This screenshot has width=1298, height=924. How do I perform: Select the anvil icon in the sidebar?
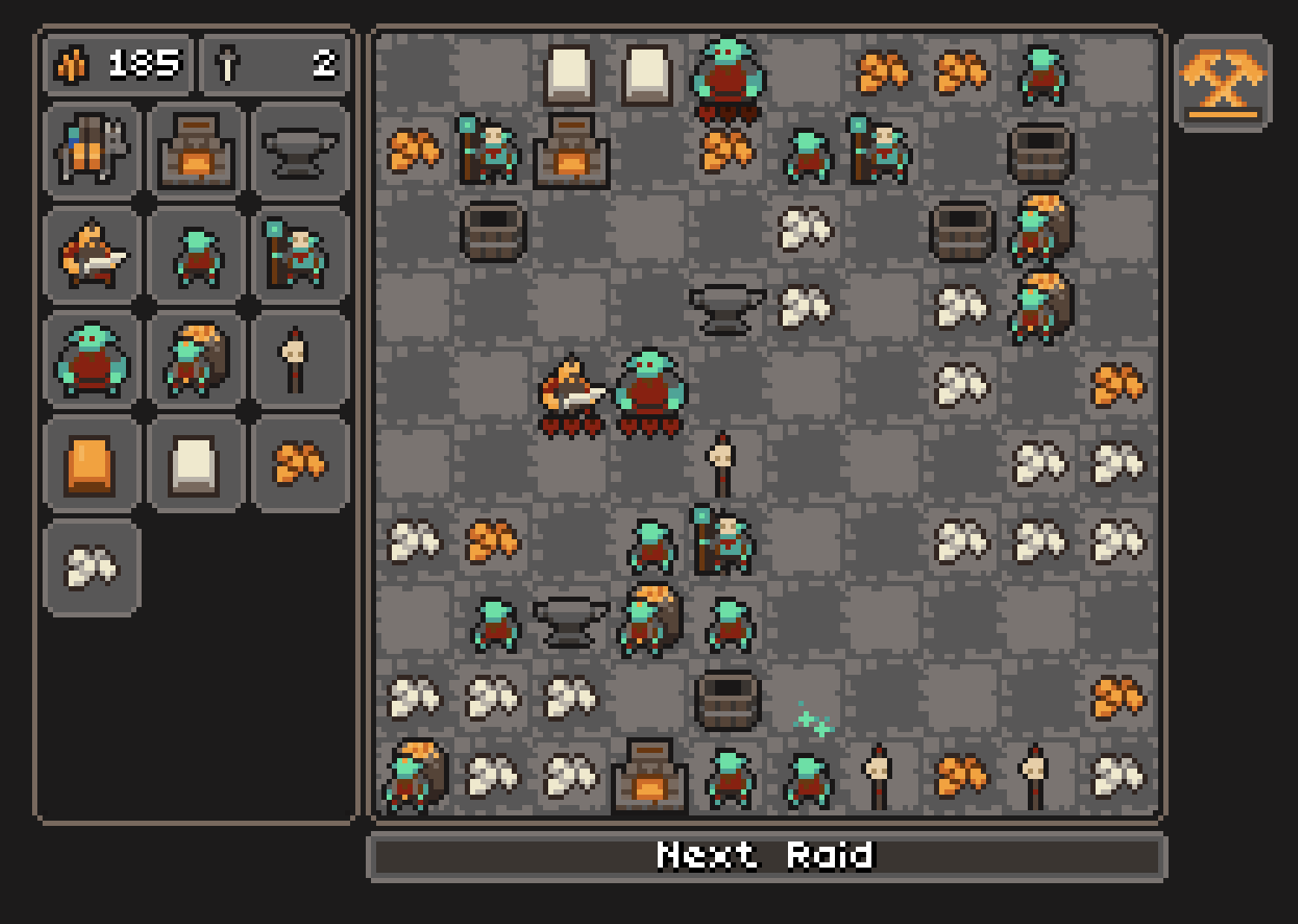point(300,152)
